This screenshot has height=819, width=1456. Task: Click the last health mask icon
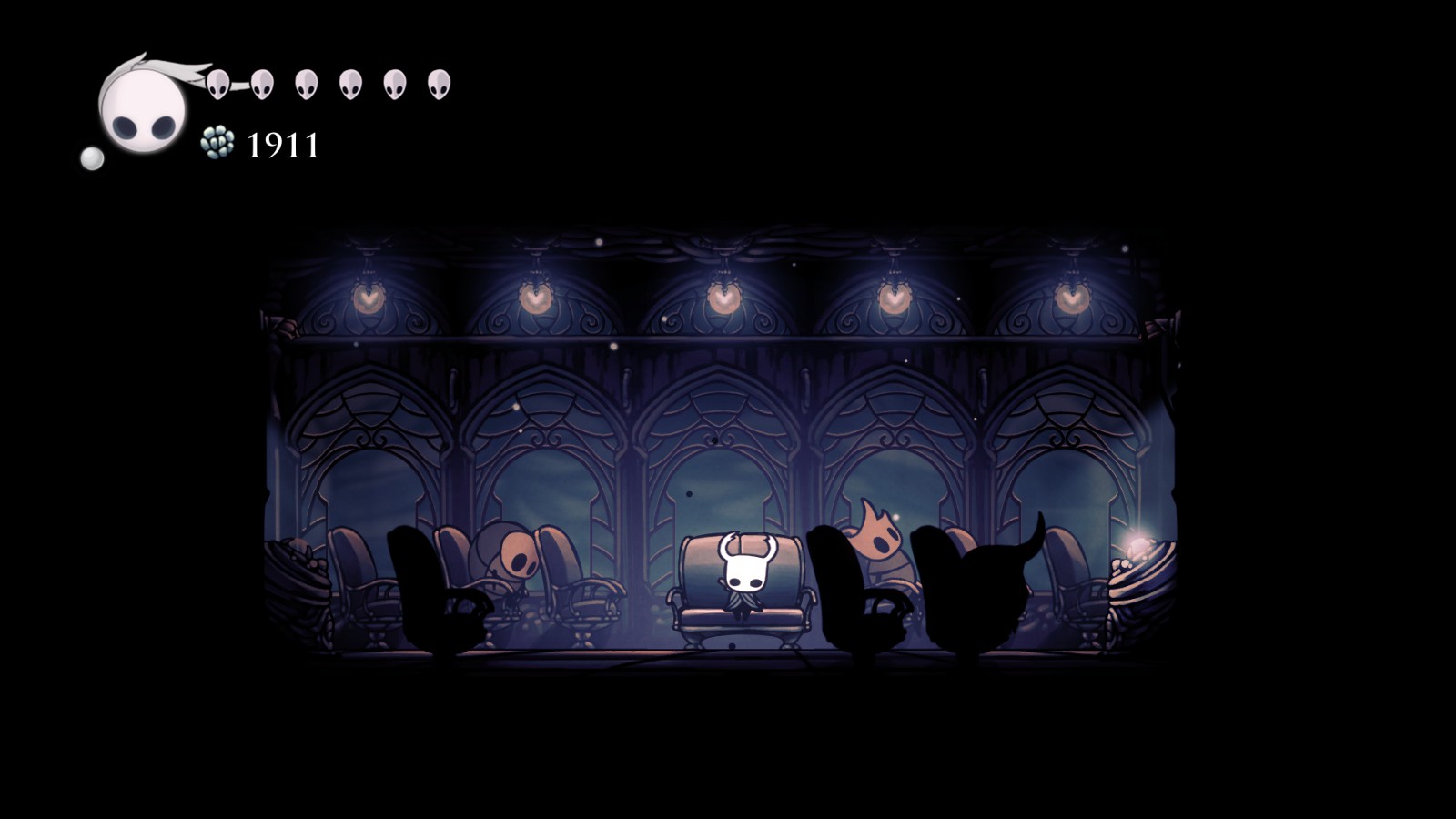[440, 84]
